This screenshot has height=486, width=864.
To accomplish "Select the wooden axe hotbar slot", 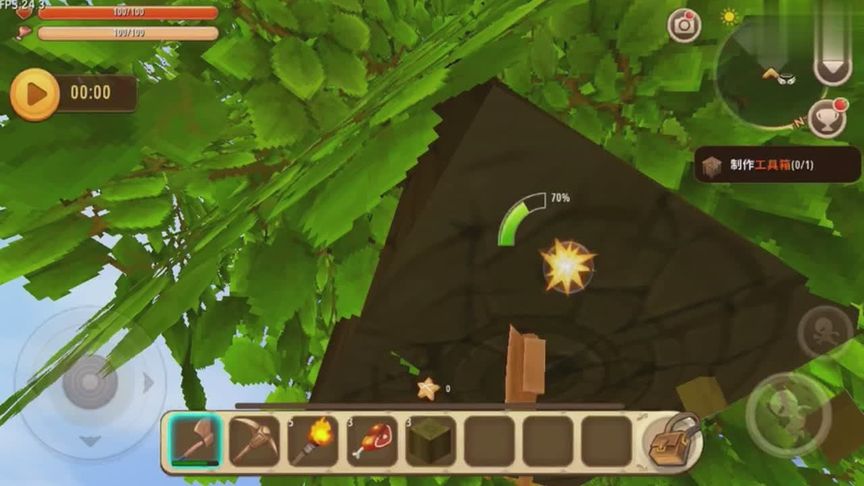I will coord(195,441).
